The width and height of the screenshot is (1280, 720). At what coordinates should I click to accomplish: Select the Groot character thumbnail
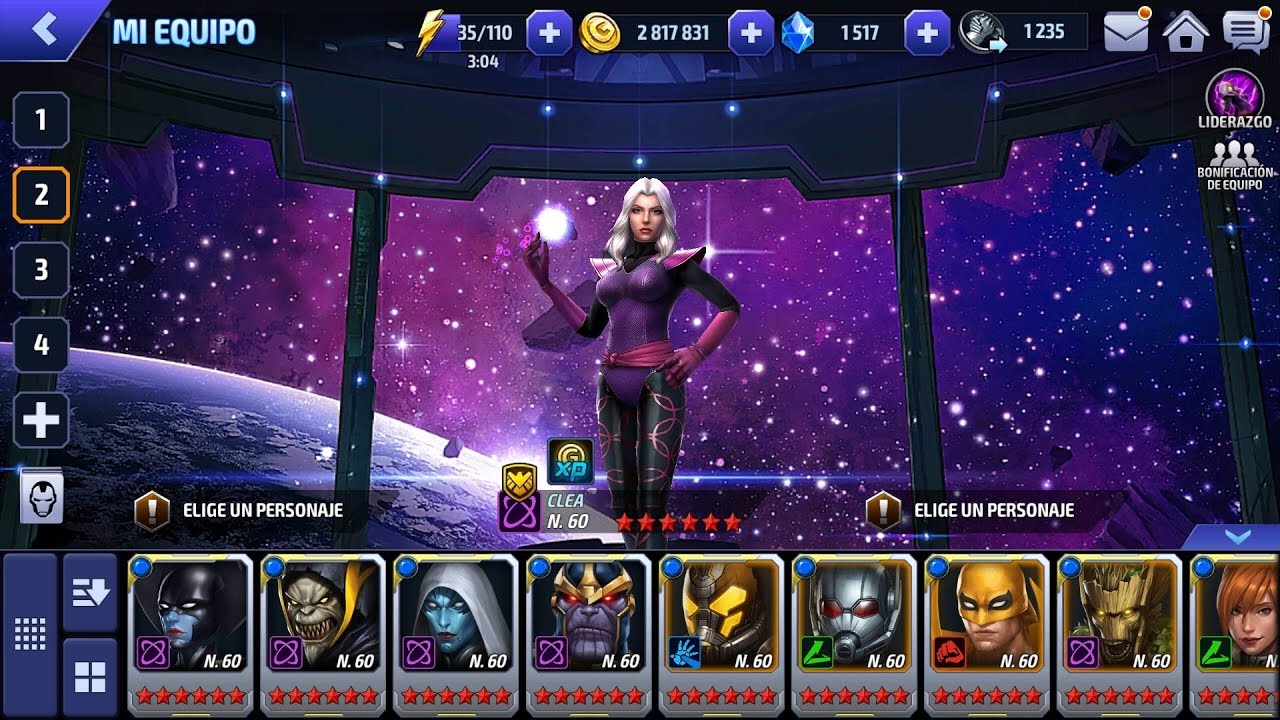point(1119,620)
